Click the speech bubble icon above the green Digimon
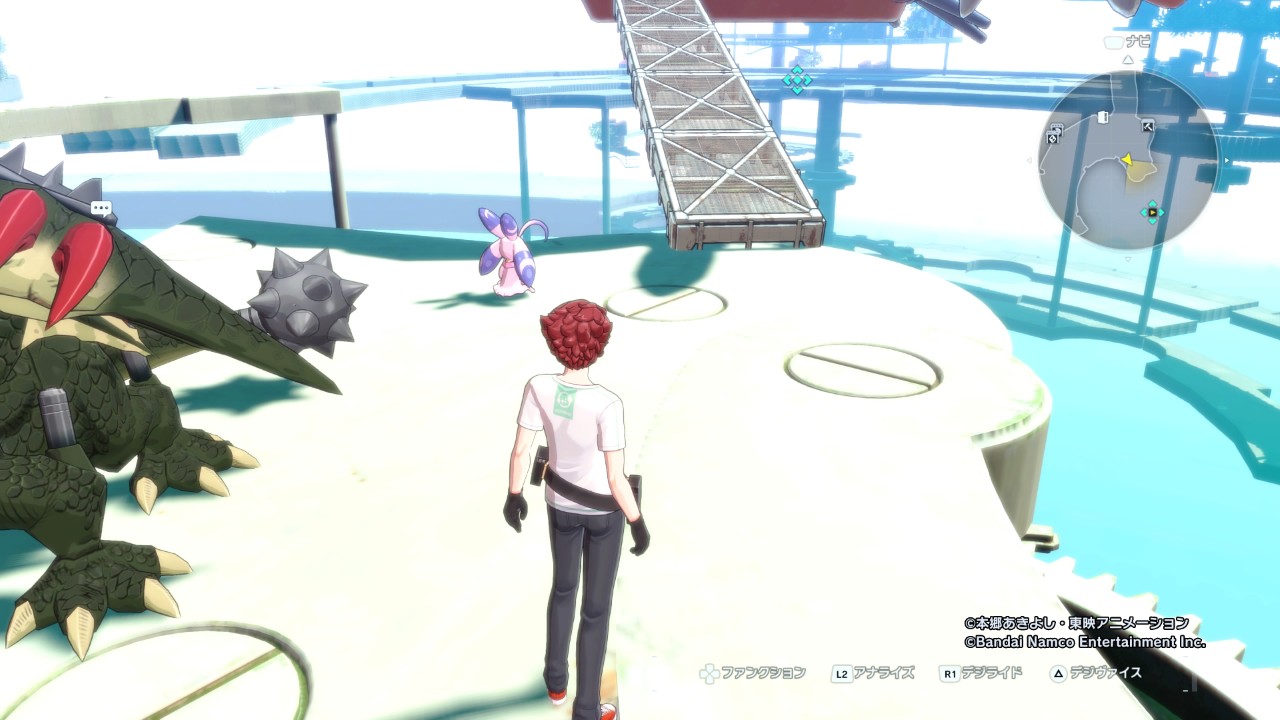Screen dimensions: 1280x720 [101, 209]
